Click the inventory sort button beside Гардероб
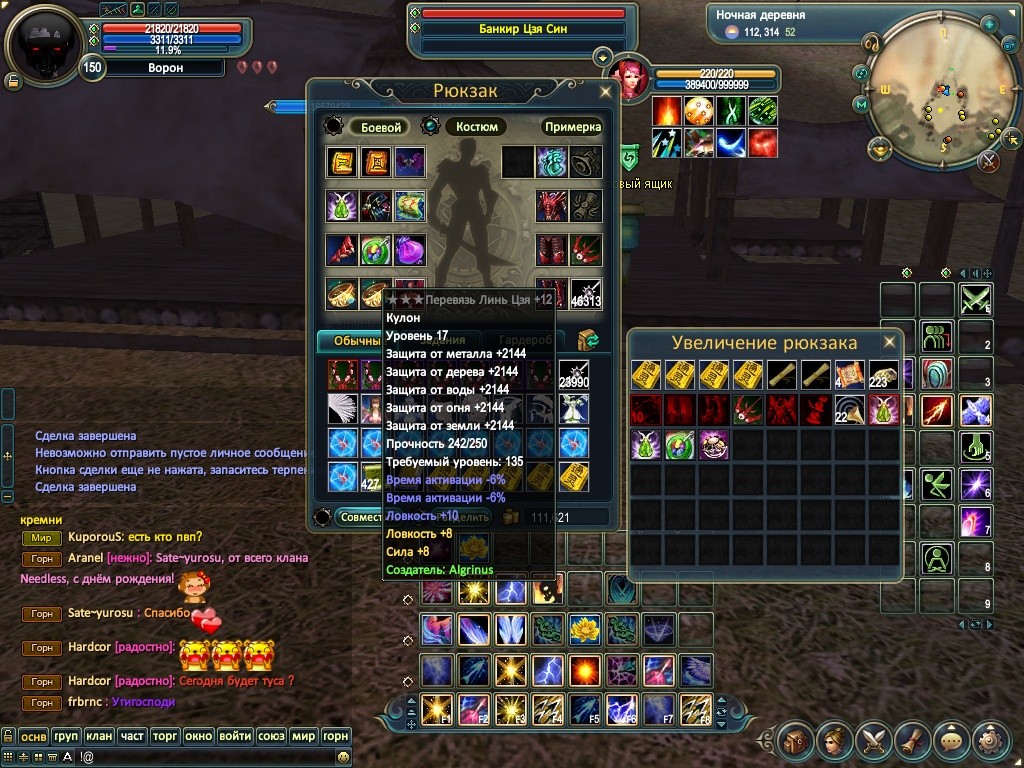The image size is (1024, 768). (589, 341)
